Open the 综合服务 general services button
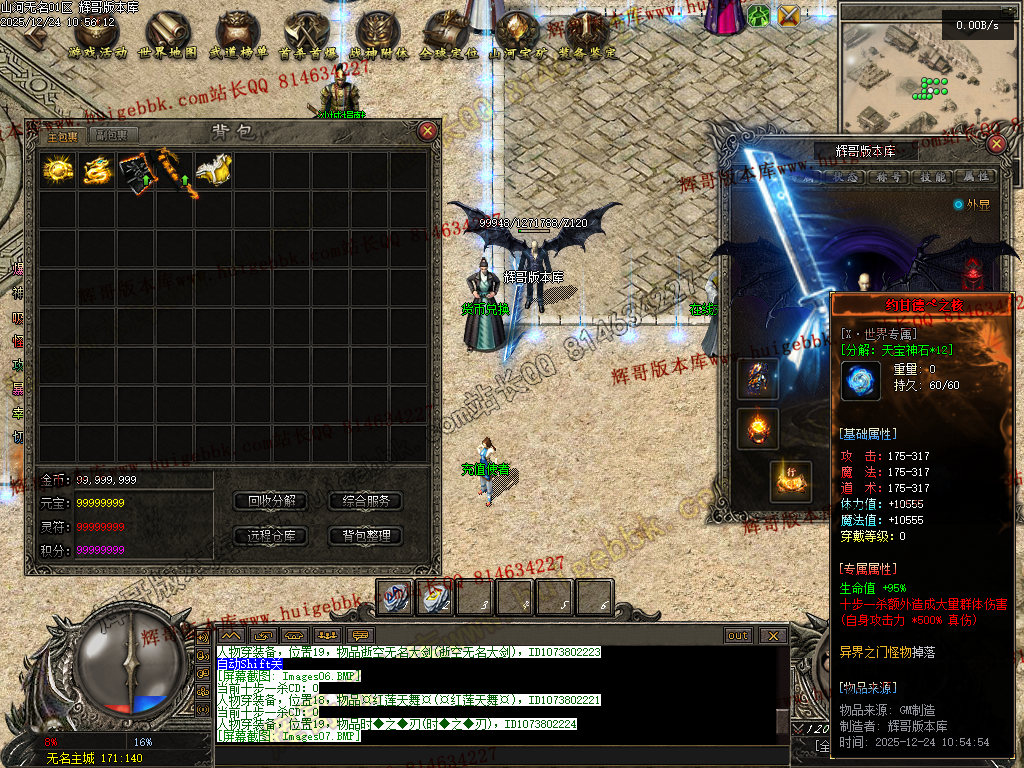 coord(365,501)
